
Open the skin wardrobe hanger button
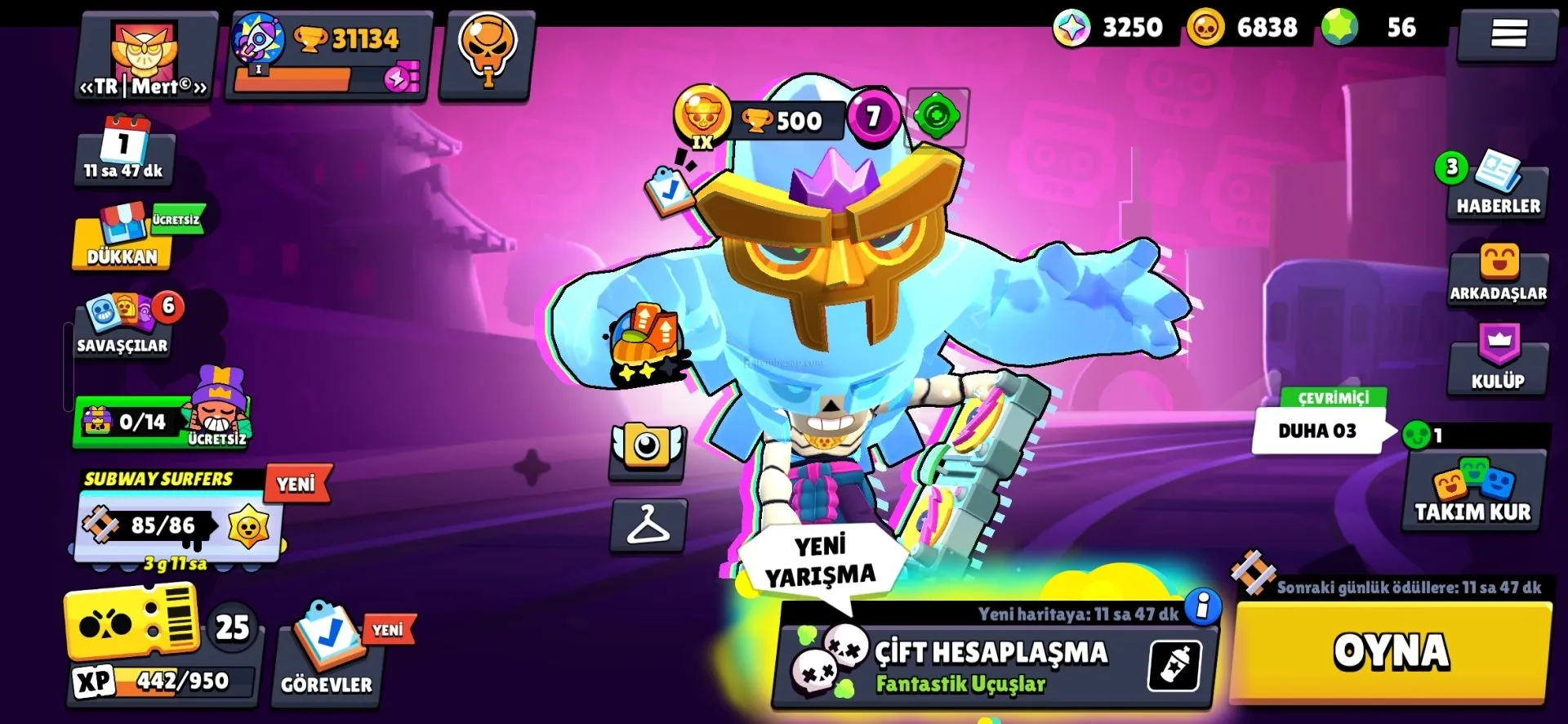[x=648, y=525]
